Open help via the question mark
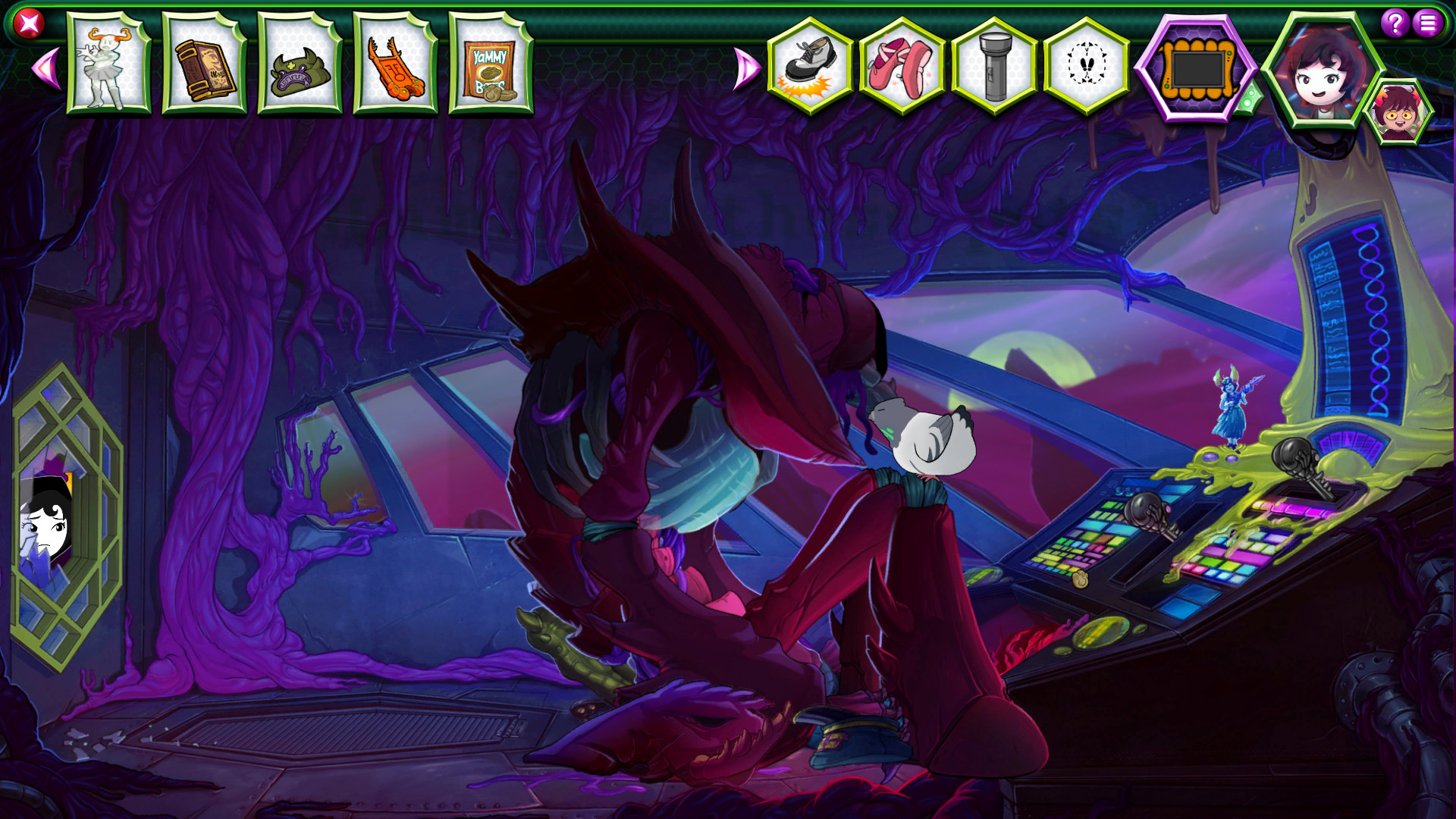The image size is (1456, 819). tap(1396, 24)
